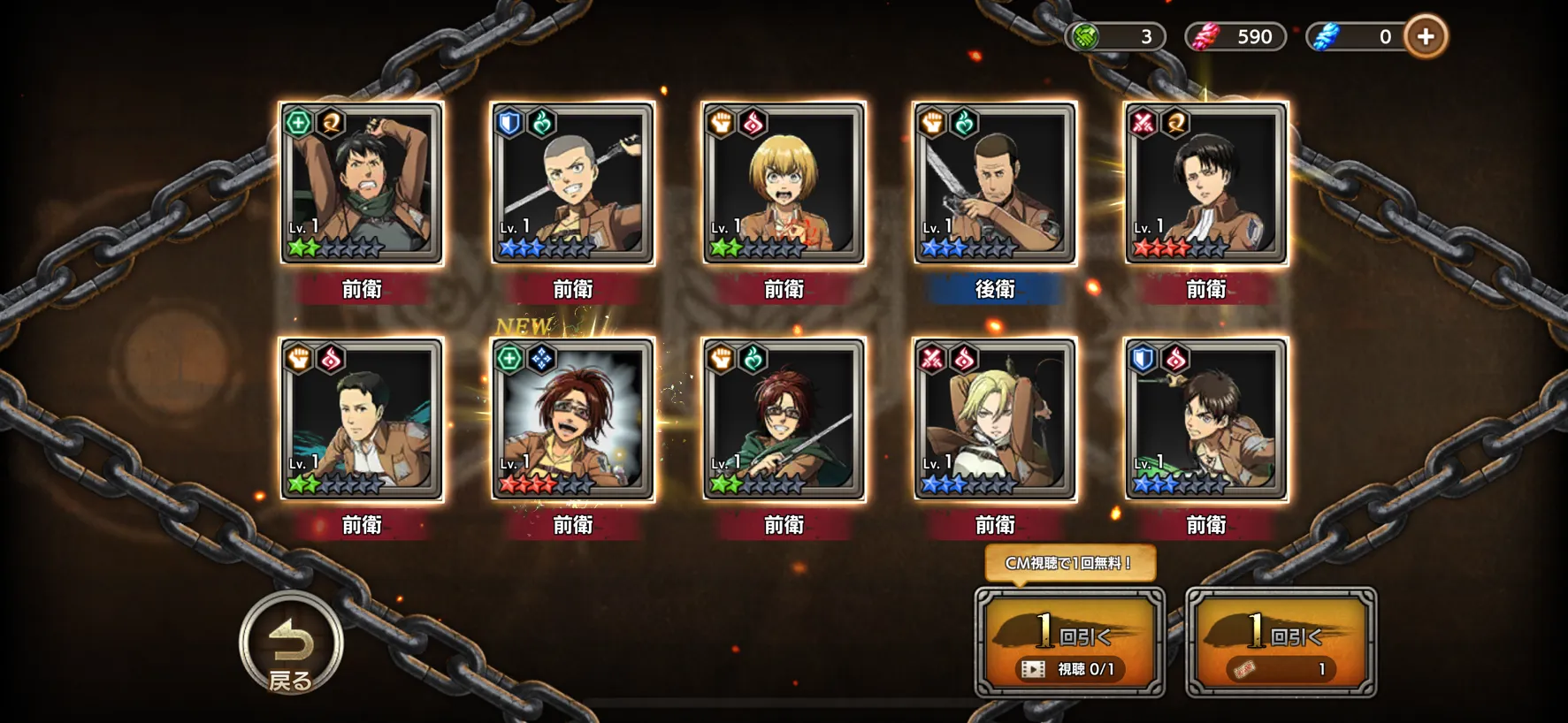
Task: Choose the blond Armin card
Action: pyautogui.click(x=784, y=183)
